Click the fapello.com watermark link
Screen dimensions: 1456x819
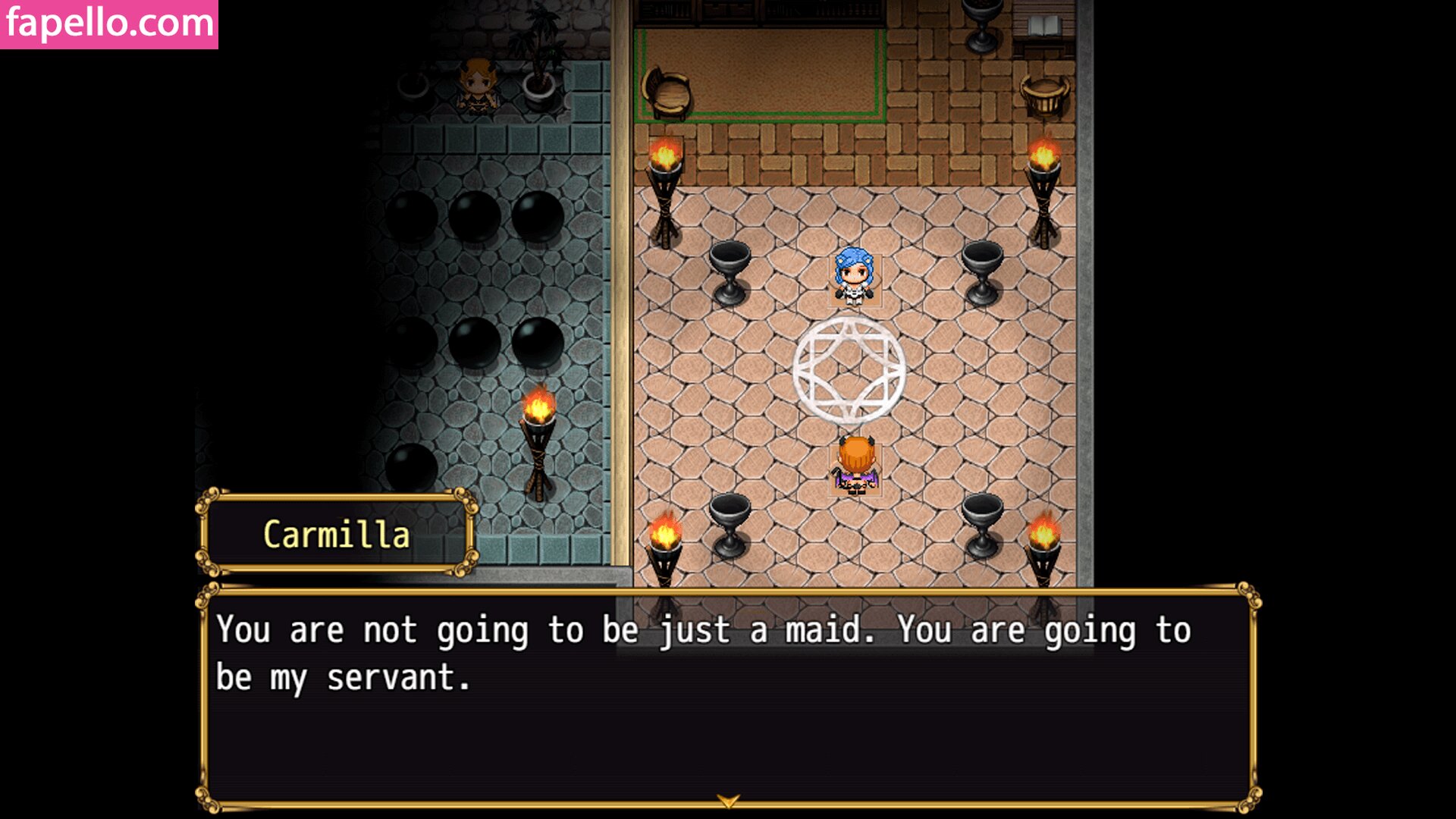[x=109, y=24]
